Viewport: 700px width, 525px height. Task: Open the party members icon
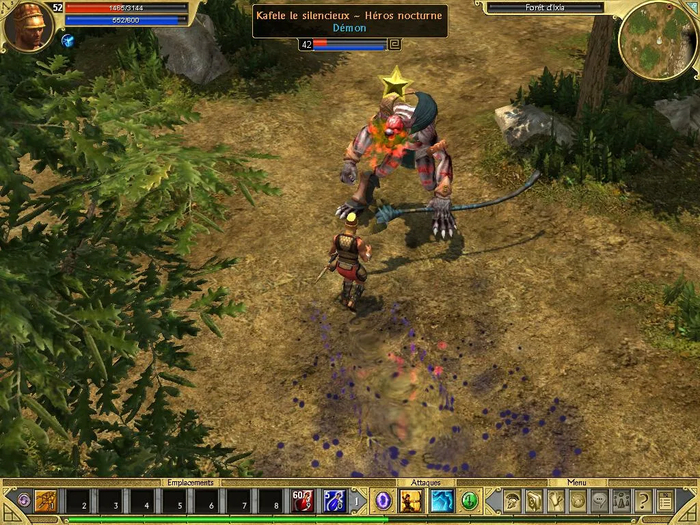pos(621,500)
